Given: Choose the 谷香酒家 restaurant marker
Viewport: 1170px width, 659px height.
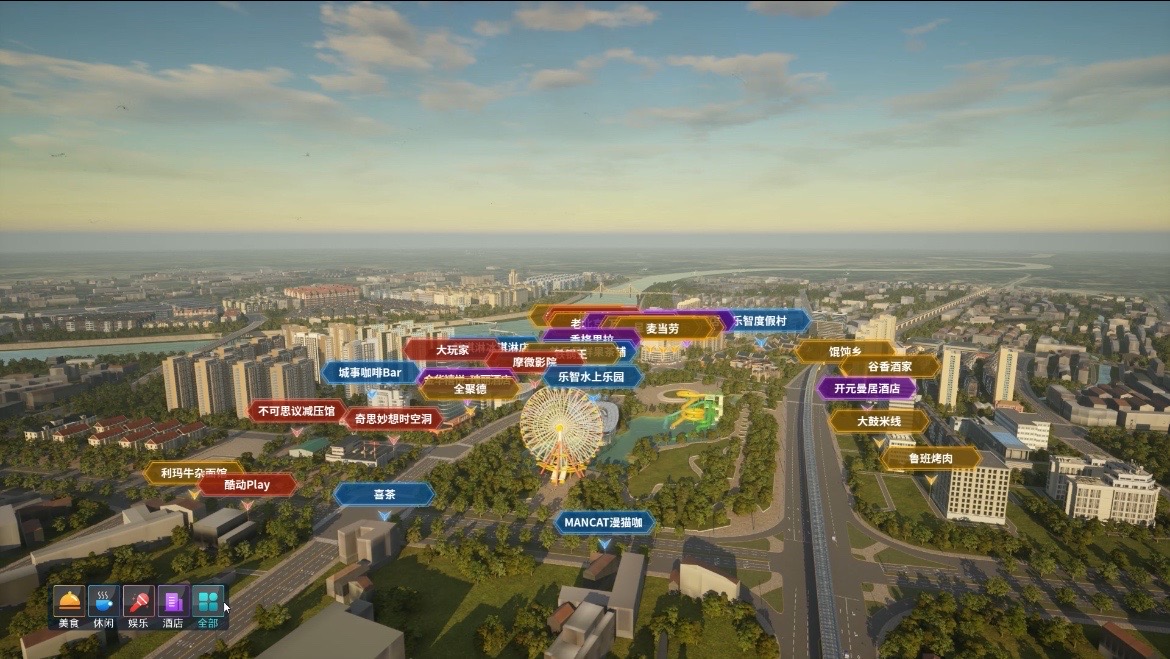Looking at the screenshot, I should point(889,367).
